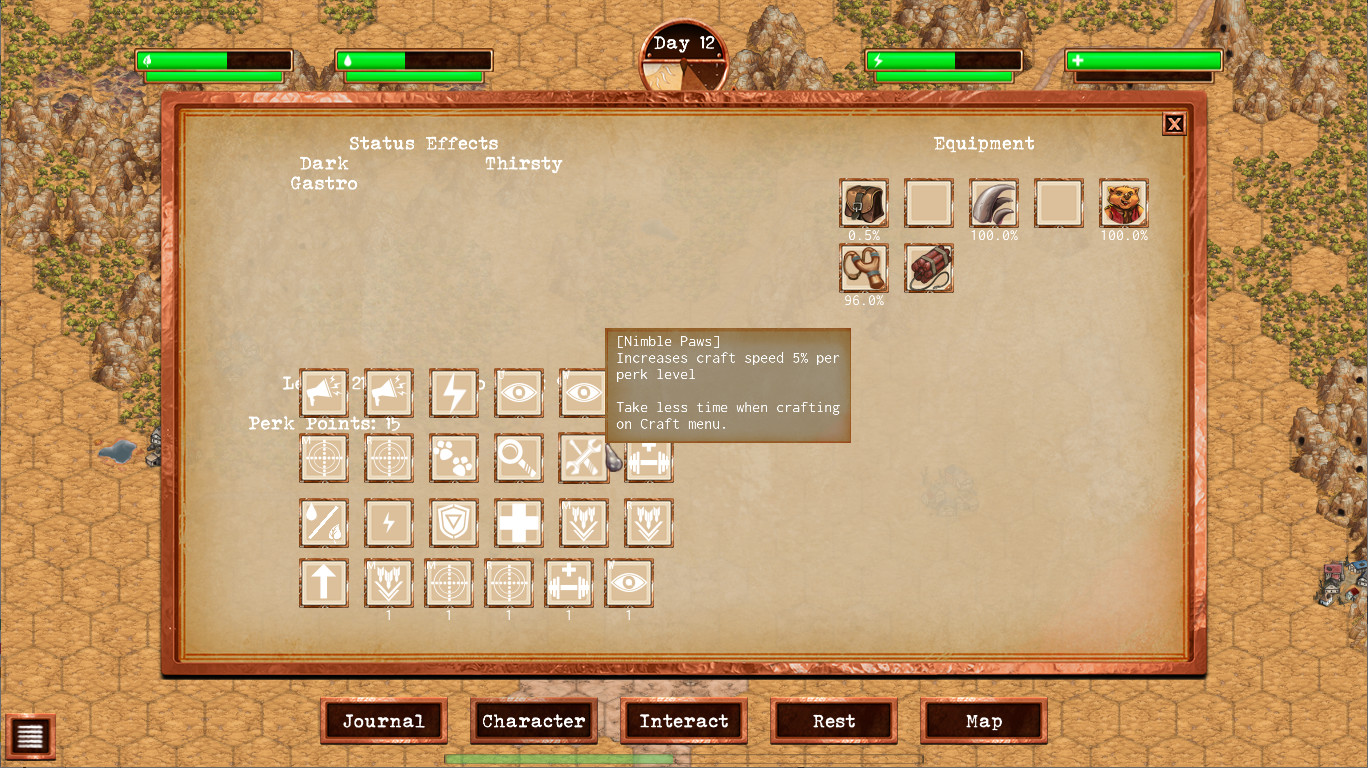Viewport: 1368px width, 768px height.
Task: Select the crosshair targeting perk
Action: [x=323, y=458]
